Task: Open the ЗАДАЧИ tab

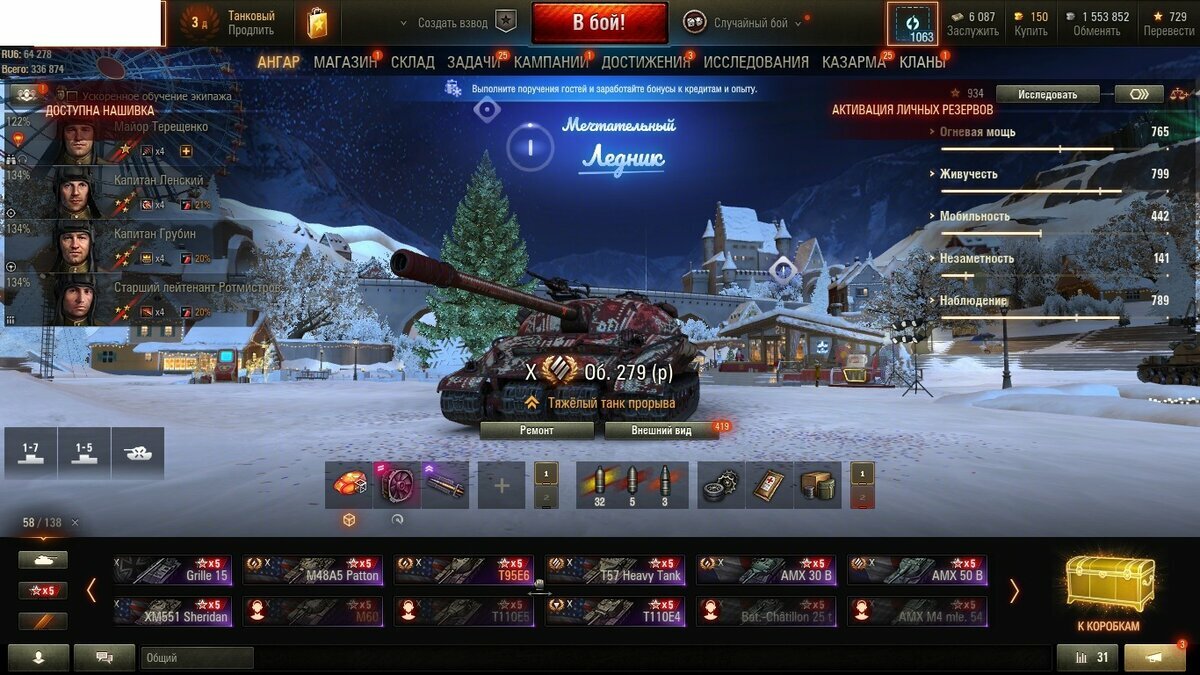Action: tap(474, 62)
